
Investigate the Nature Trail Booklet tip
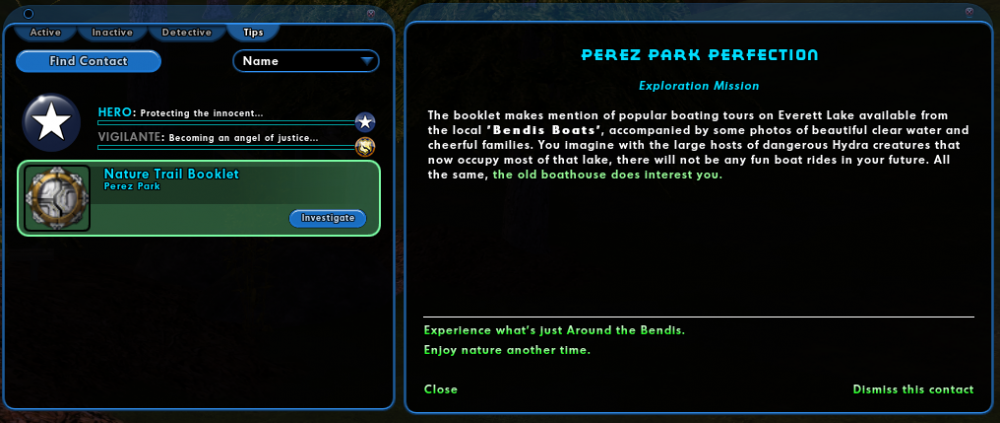(327, 217)
